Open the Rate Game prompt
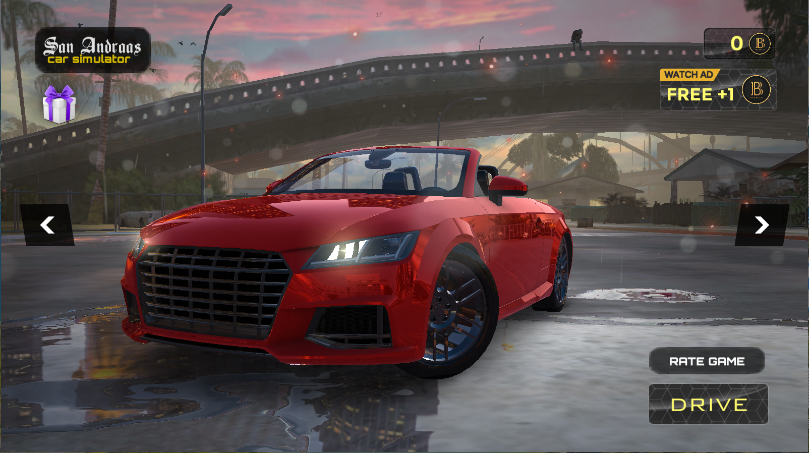 [706, 360]
